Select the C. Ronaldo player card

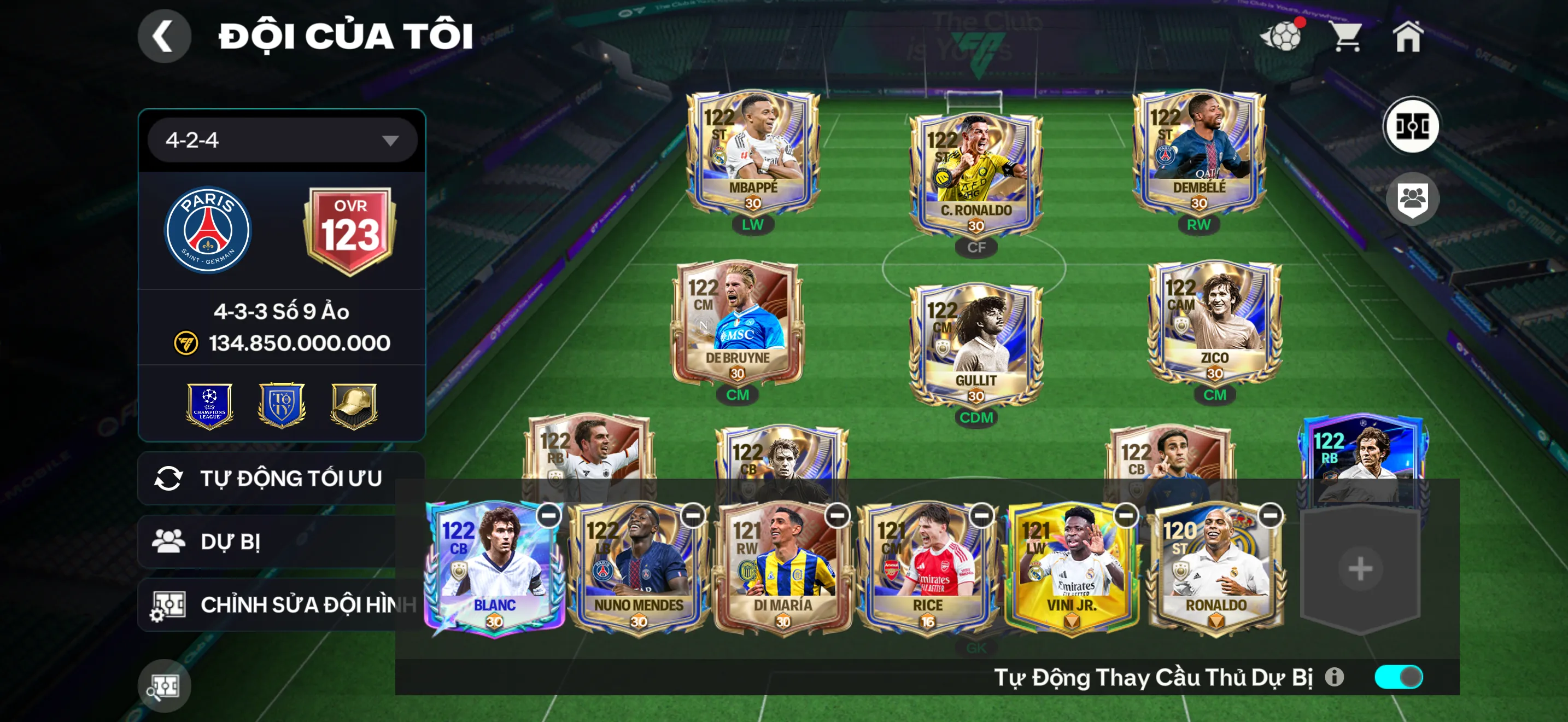(x=976, y=173)
